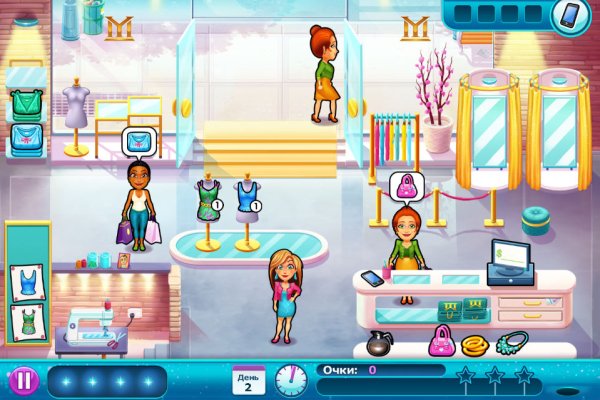Choose the green dress sewing pattern card
600x400 pixels.
pyautogui.click(x=26, y=323)
